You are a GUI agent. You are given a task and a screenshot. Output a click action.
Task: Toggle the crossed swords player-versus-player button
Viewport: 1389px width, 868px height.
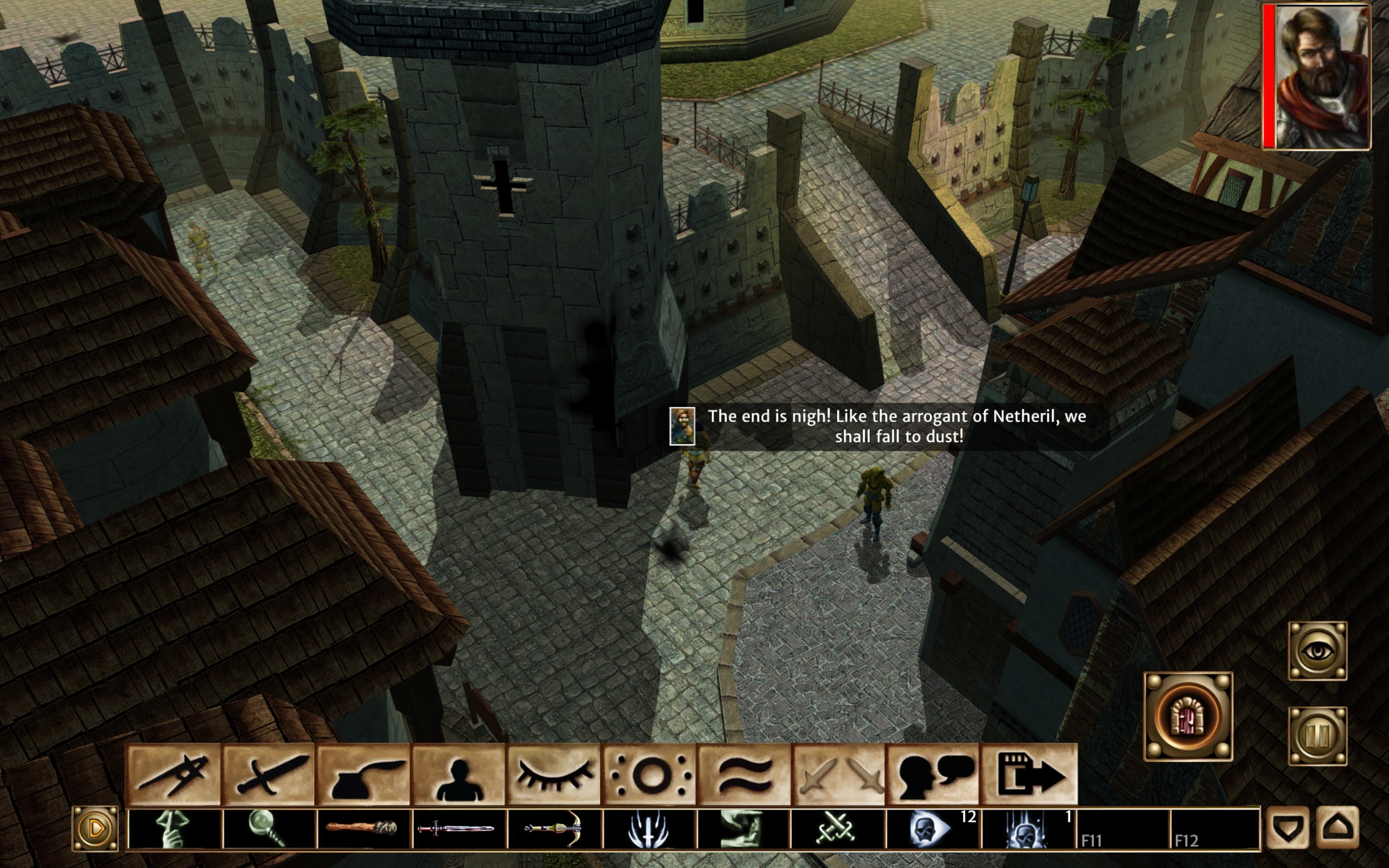[x=839, y=774]
